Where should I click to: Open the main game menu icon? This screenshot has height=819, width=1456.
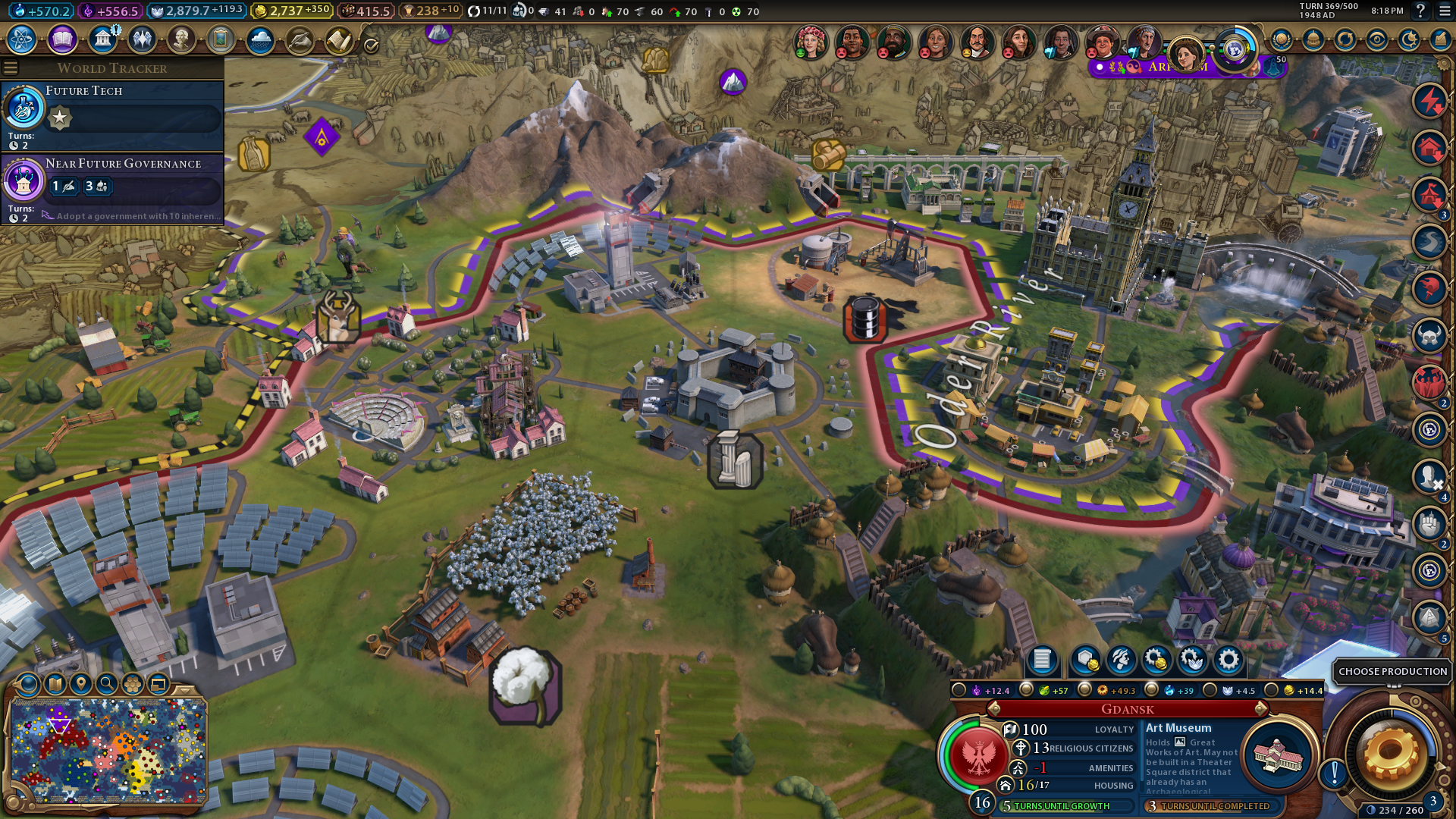(x=1443, y=11)
